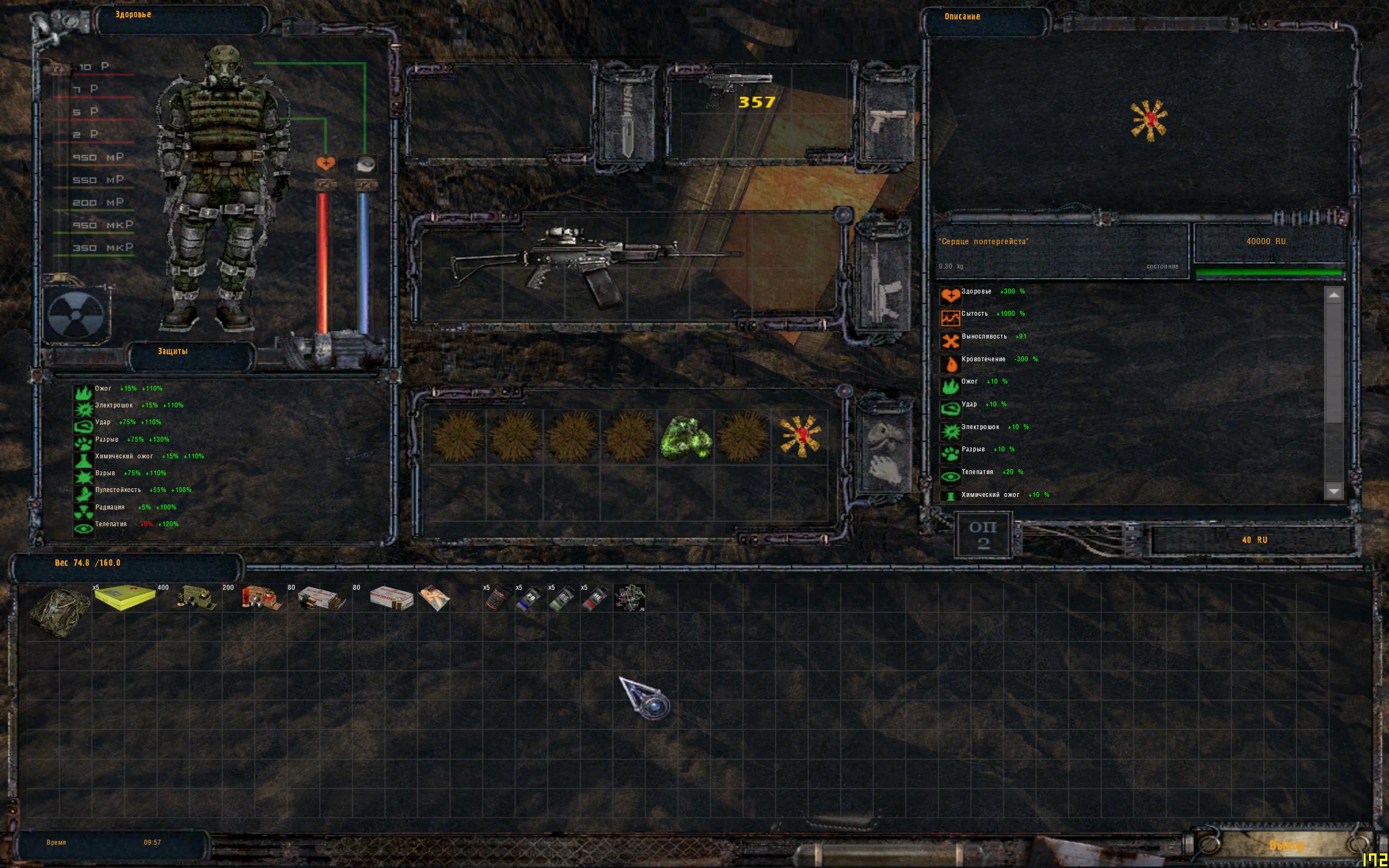Select the SG grenade with green stripe
This screenshot has height=868, width=1389.
(x=563, y=598)
